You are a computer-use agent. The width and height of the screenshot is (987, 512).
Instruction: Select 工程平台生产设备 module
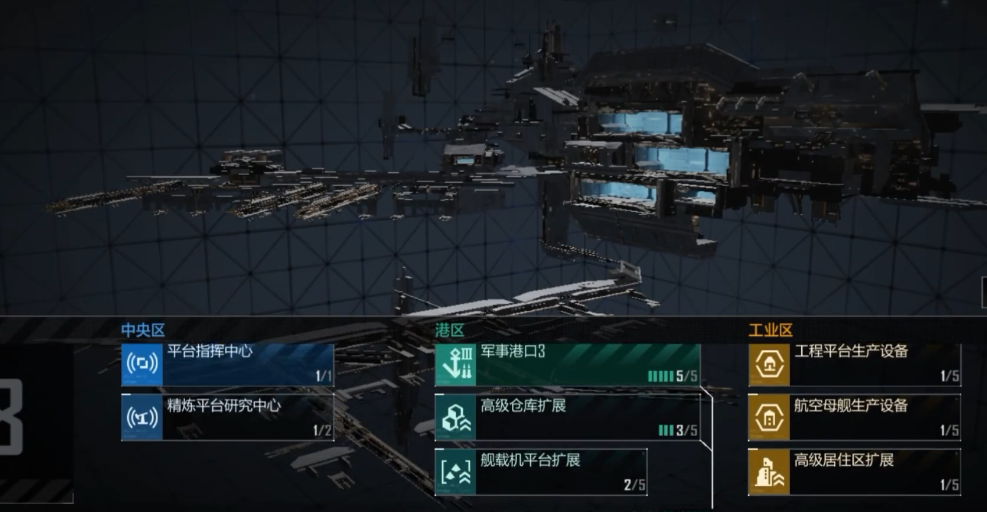(855, 364)
